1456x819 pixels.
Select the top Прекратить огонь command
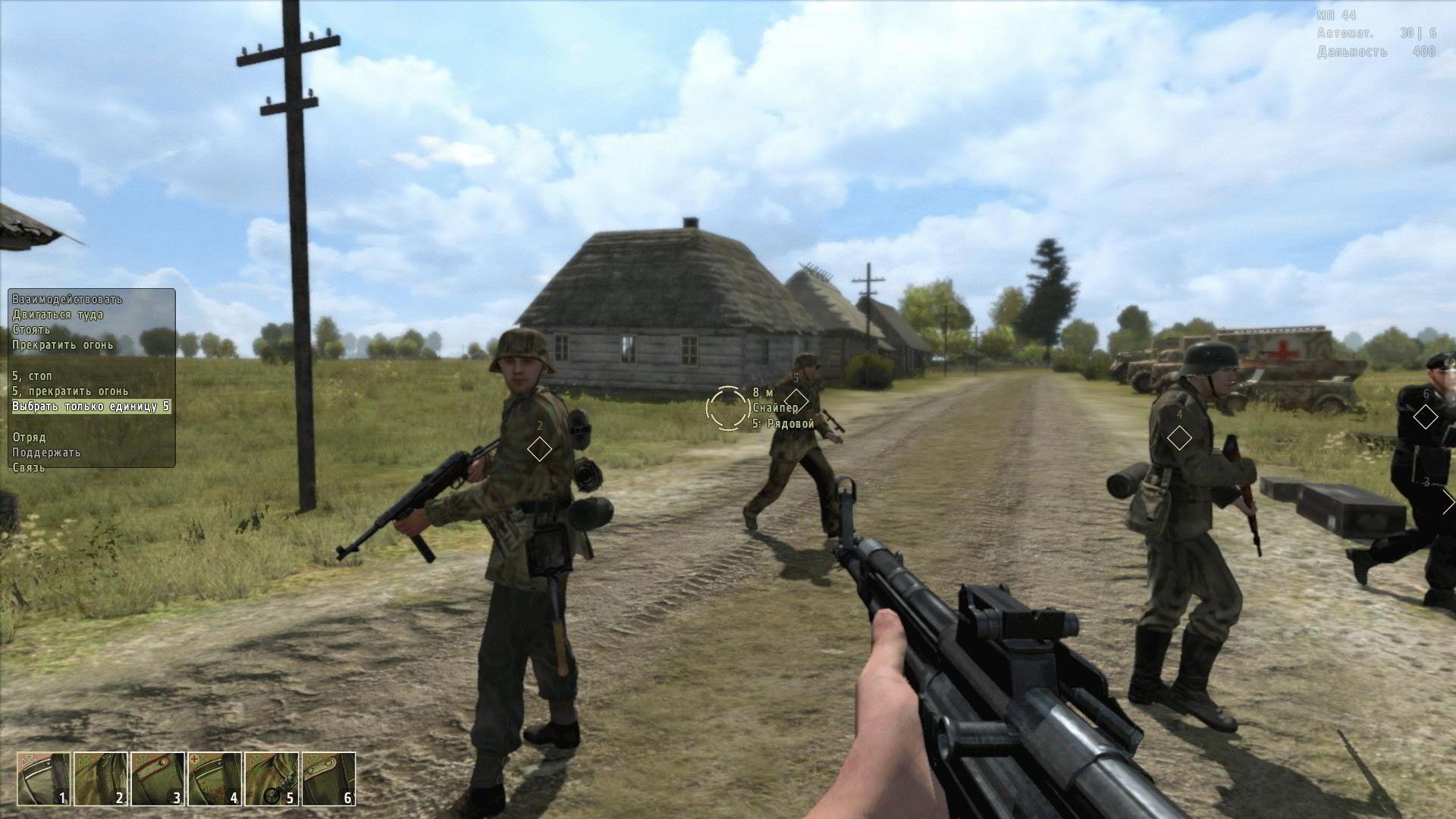pos(62,345)
